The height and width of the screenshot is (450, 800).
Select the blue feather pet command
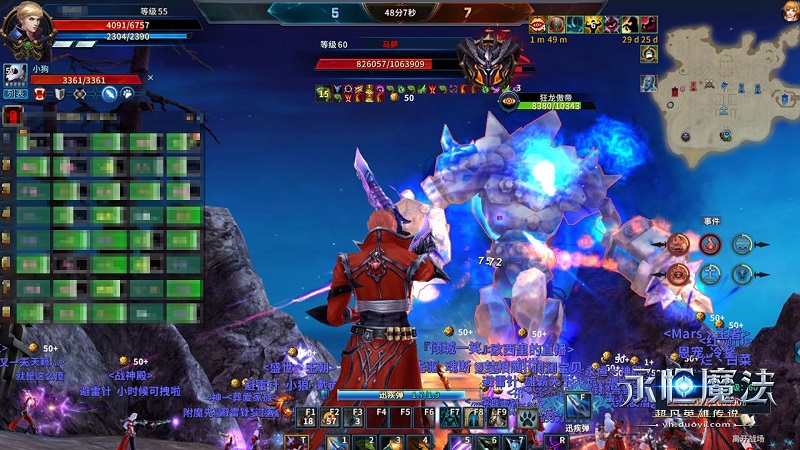click(110, 94)
